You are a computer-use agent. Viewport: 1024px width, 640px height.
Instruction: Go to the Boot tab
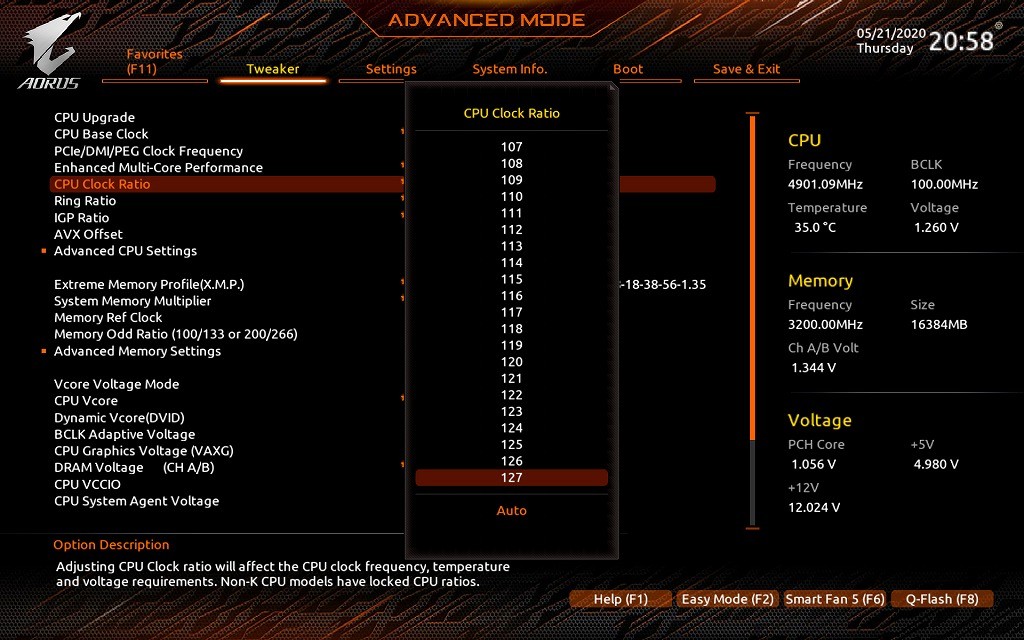(628, 69)
